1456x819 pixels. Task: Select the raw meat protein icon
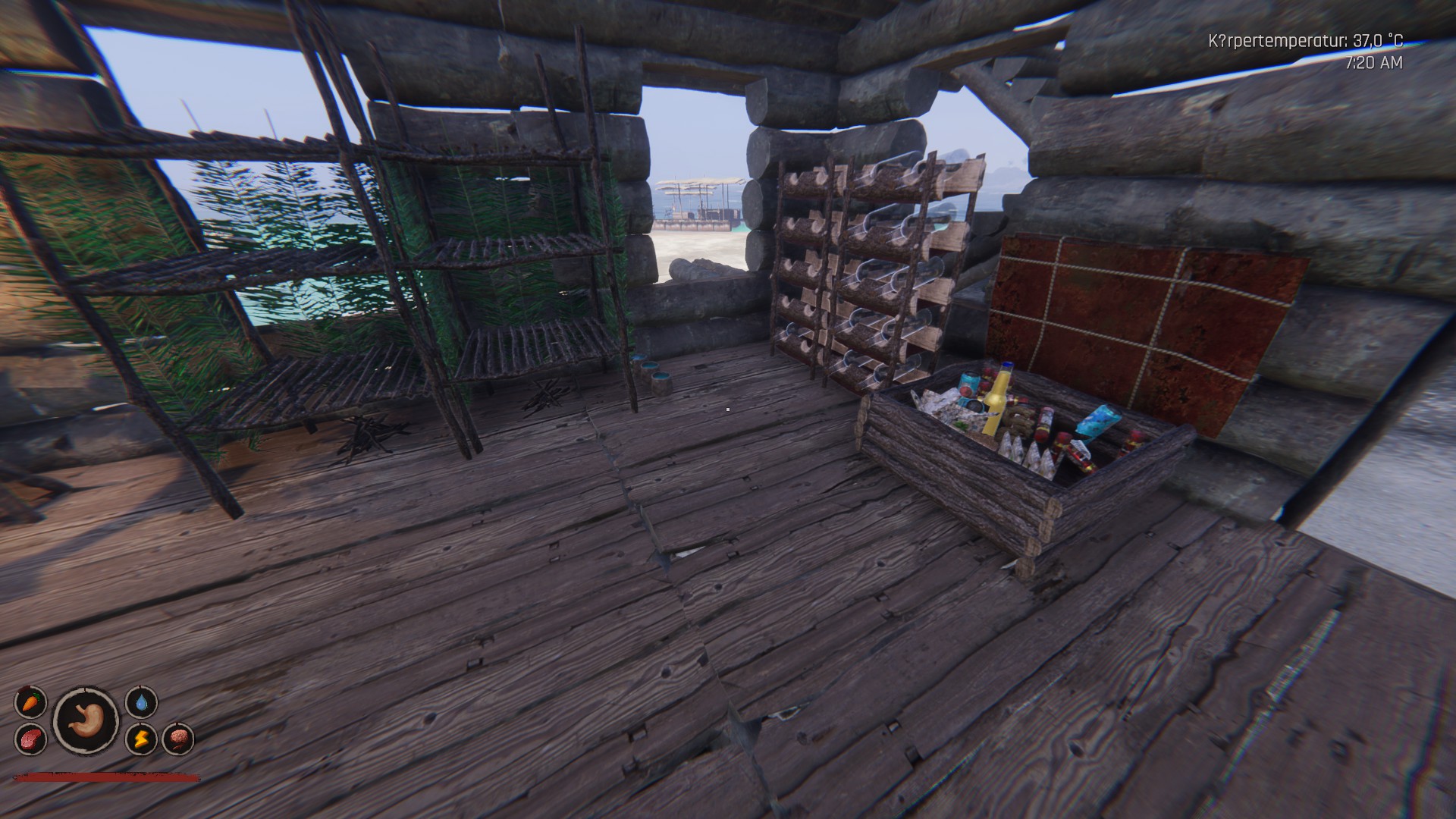pyautogui.click(x=30, y=738)
